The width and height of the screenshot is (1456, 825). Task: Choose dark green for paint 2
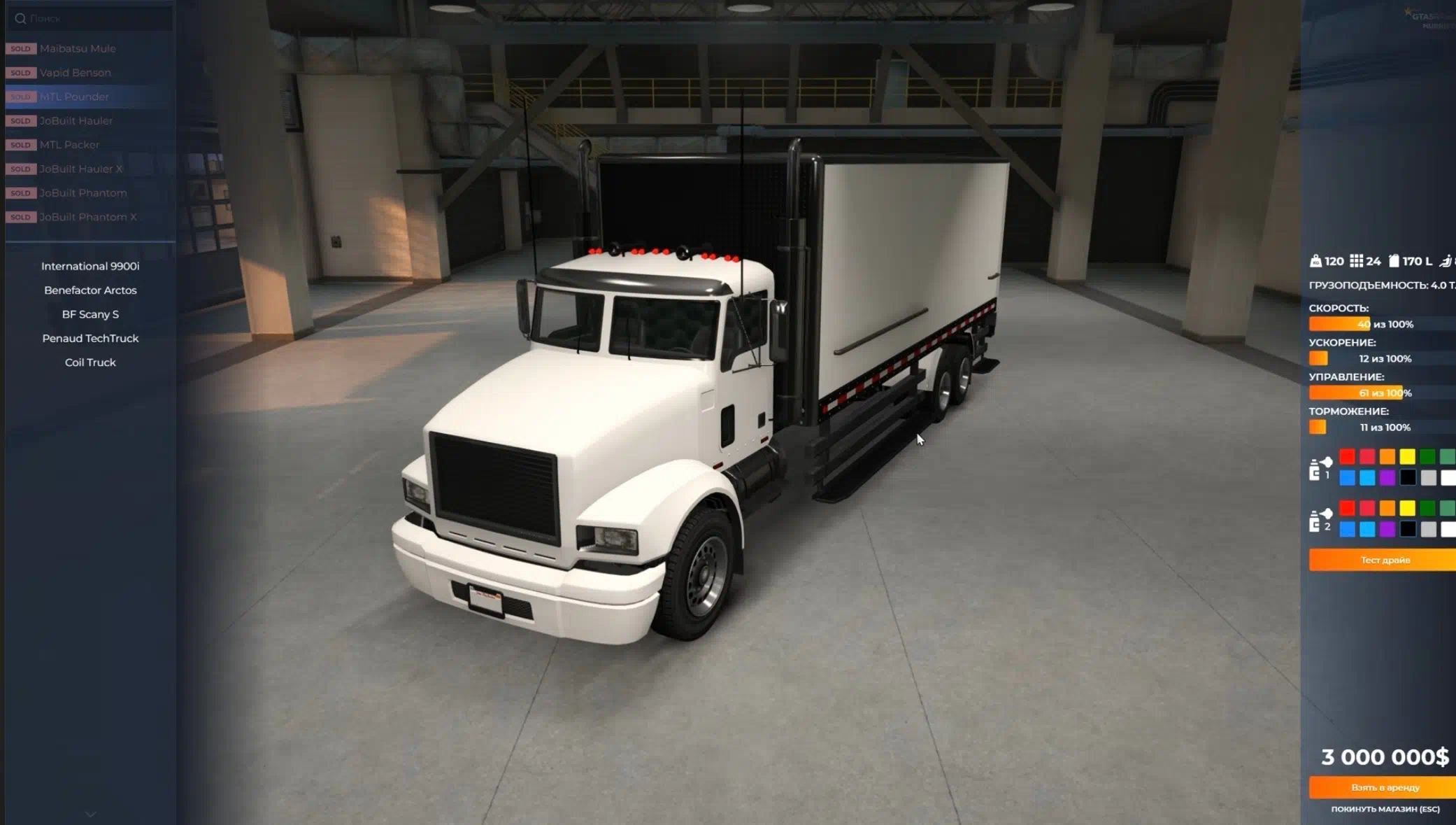tap(1427, 508)
